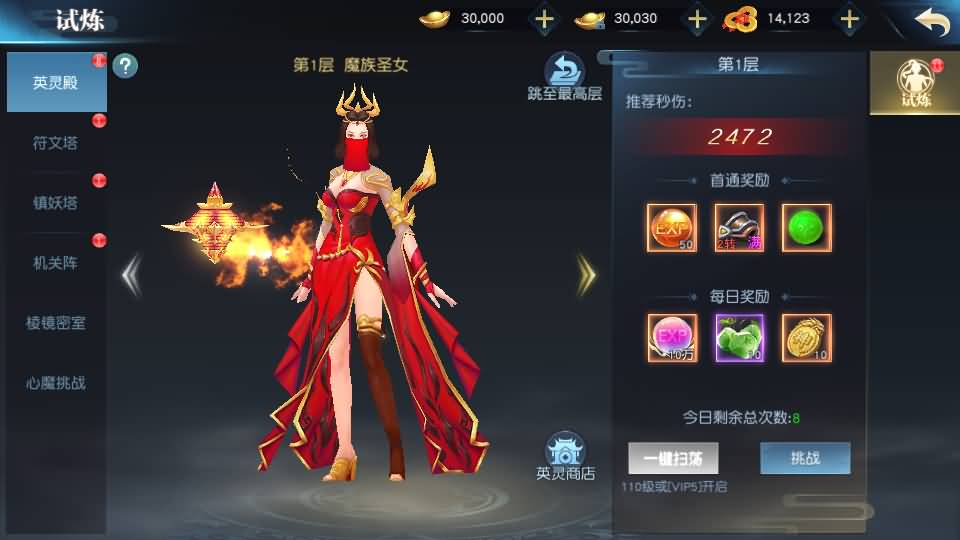
Task: Add gold ingots with the plus button
Action: pyautogui.click(x=544, y=19)
